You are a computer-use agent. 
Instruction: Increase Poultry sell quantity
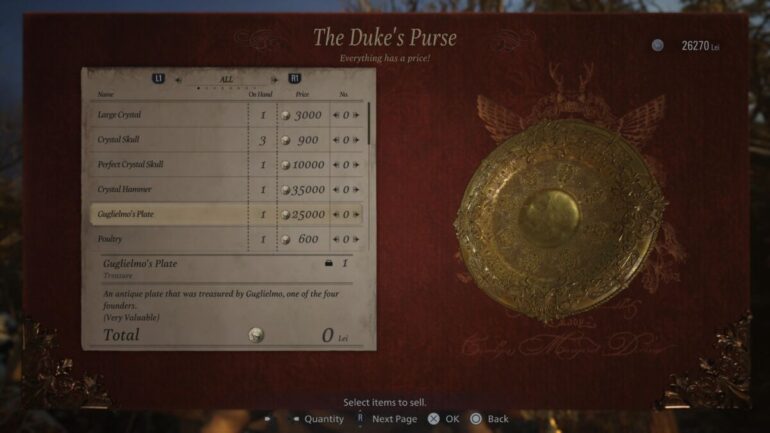pos(356,239)
